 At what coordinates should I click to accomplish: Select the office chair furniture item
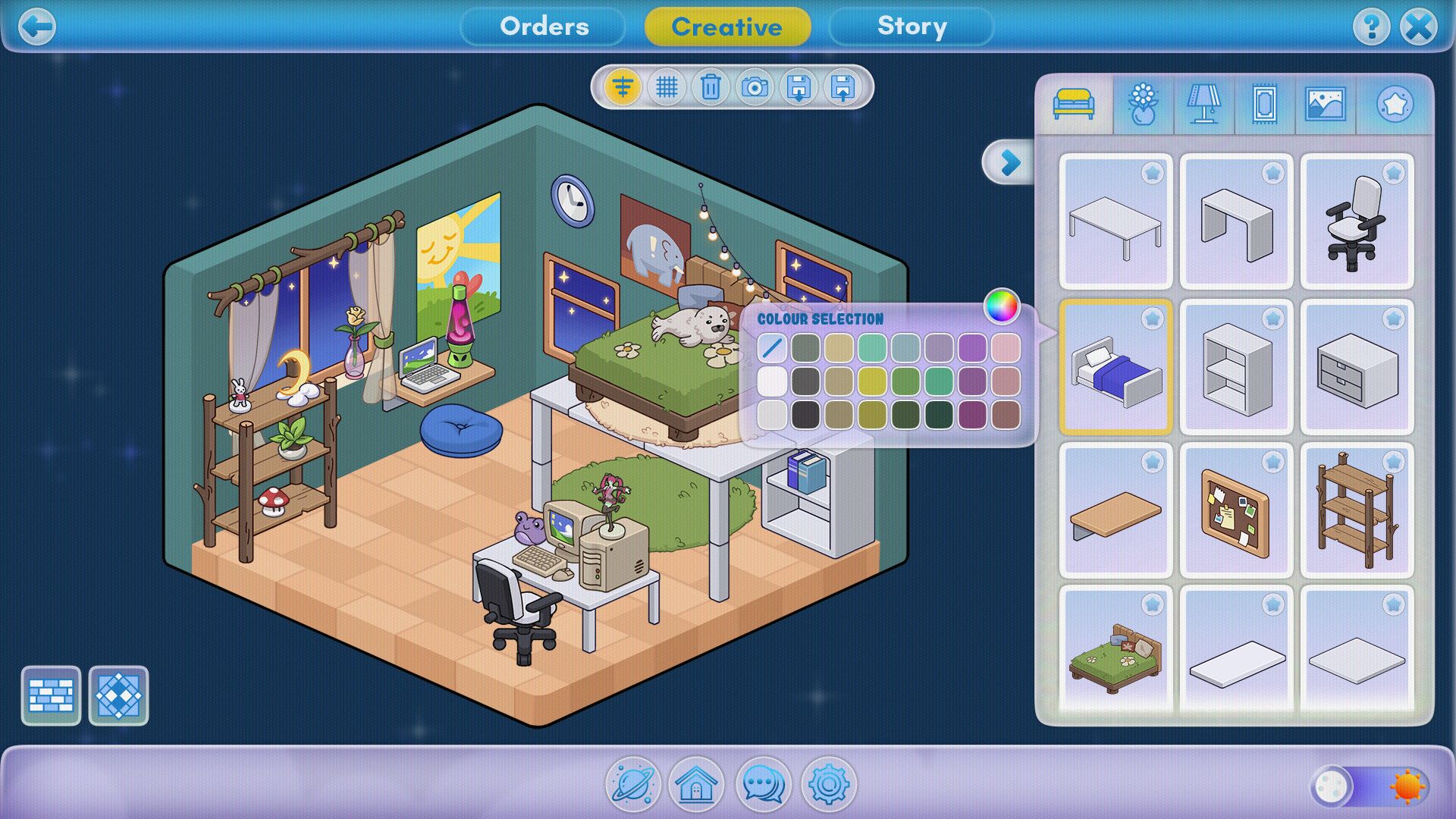click(1357, 221)
